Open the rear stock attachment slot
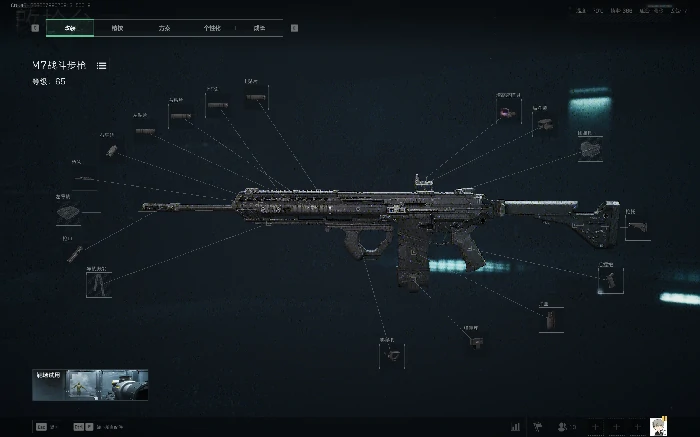The image size is (700, 437). [x=637, y=227]
